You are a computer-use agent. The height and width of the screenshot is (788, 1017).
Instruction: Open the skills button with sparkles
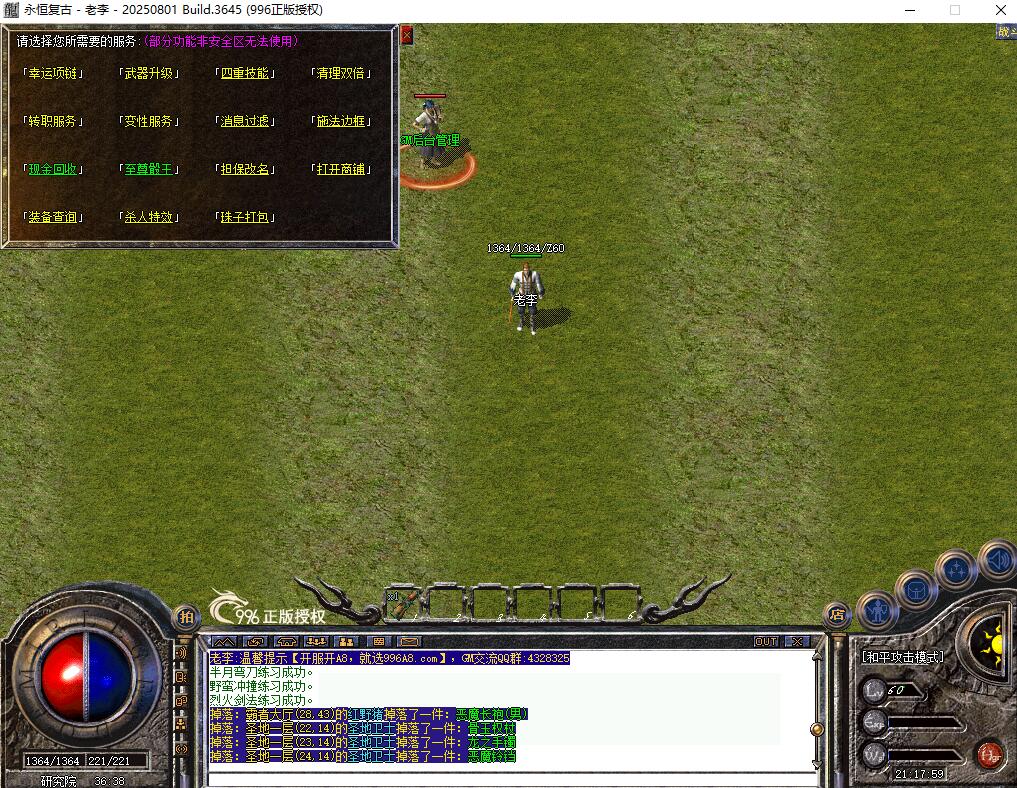click(x=957, y=571)
